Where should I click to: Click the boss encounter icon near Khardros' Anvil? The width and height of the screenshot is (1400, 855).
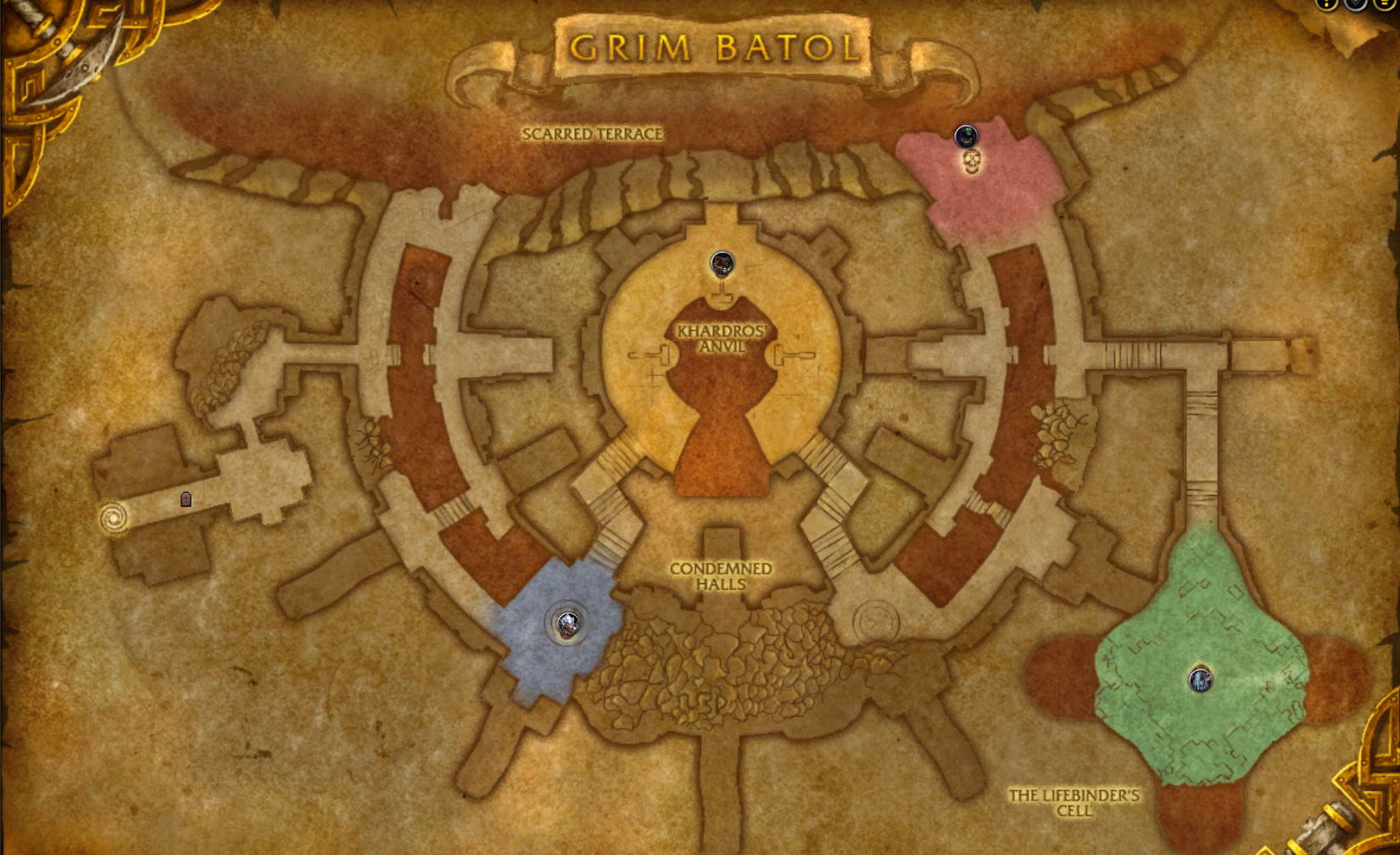(722, 263)
